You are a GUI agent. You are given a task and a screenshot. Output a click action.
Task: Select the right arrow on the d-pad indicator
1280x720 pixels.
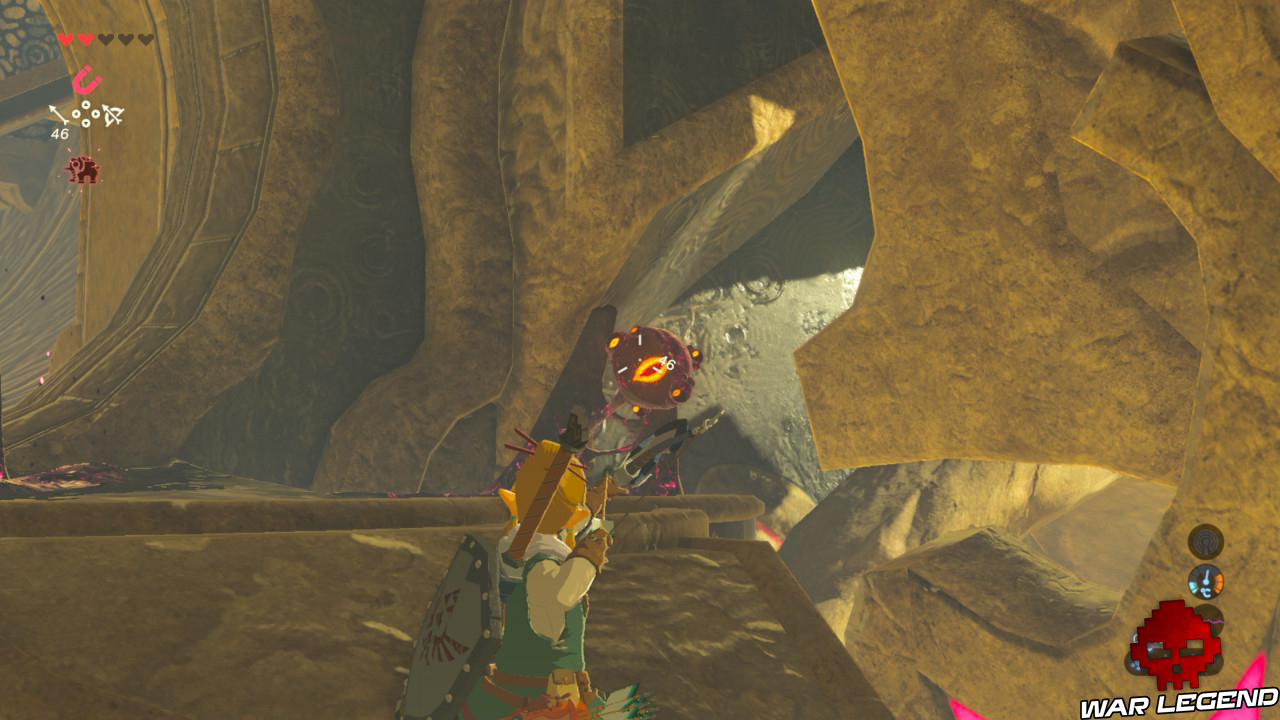click(96, 114)
